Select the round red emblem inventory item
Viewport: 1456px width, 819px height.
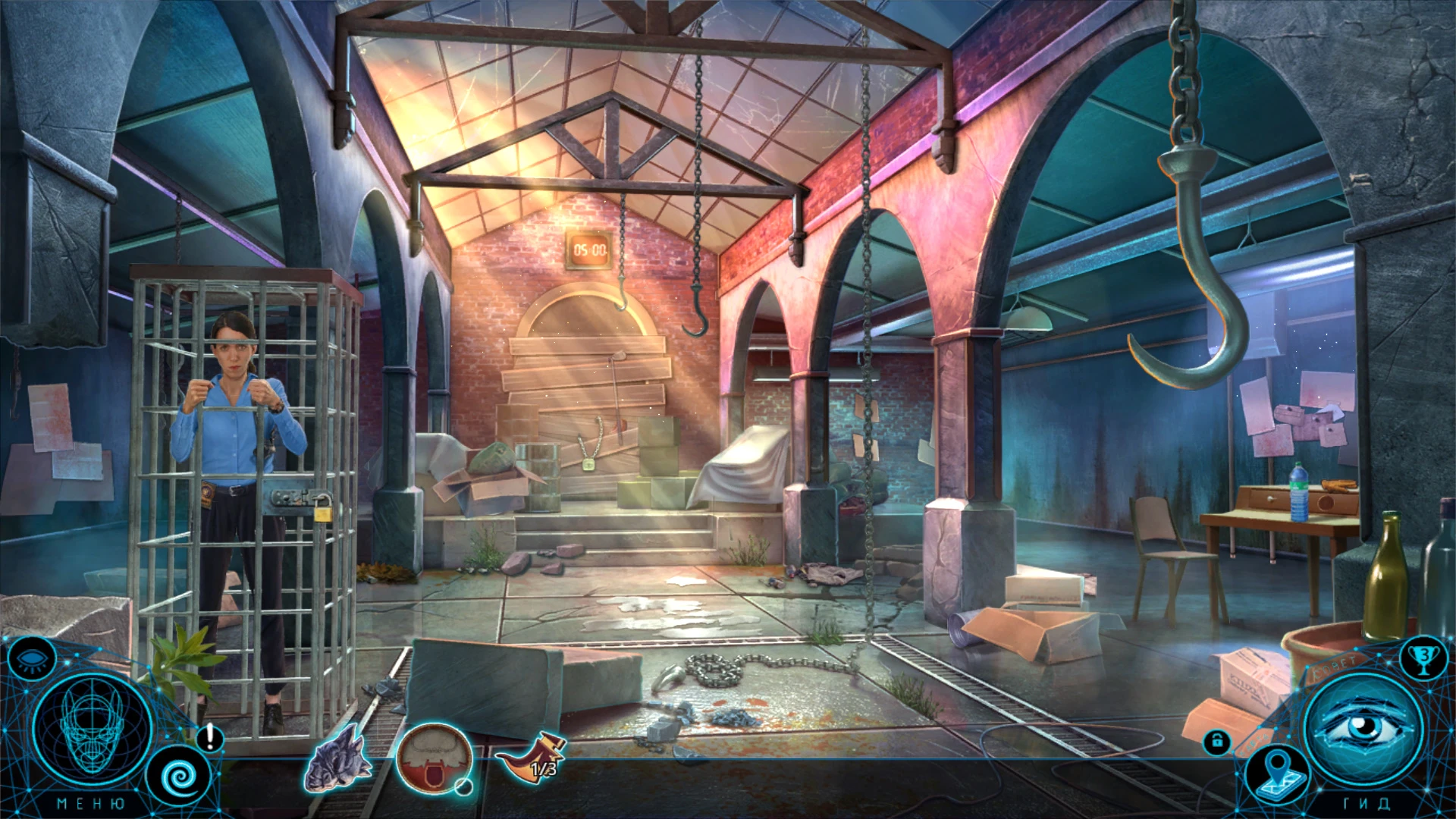(x=435, y=758)
